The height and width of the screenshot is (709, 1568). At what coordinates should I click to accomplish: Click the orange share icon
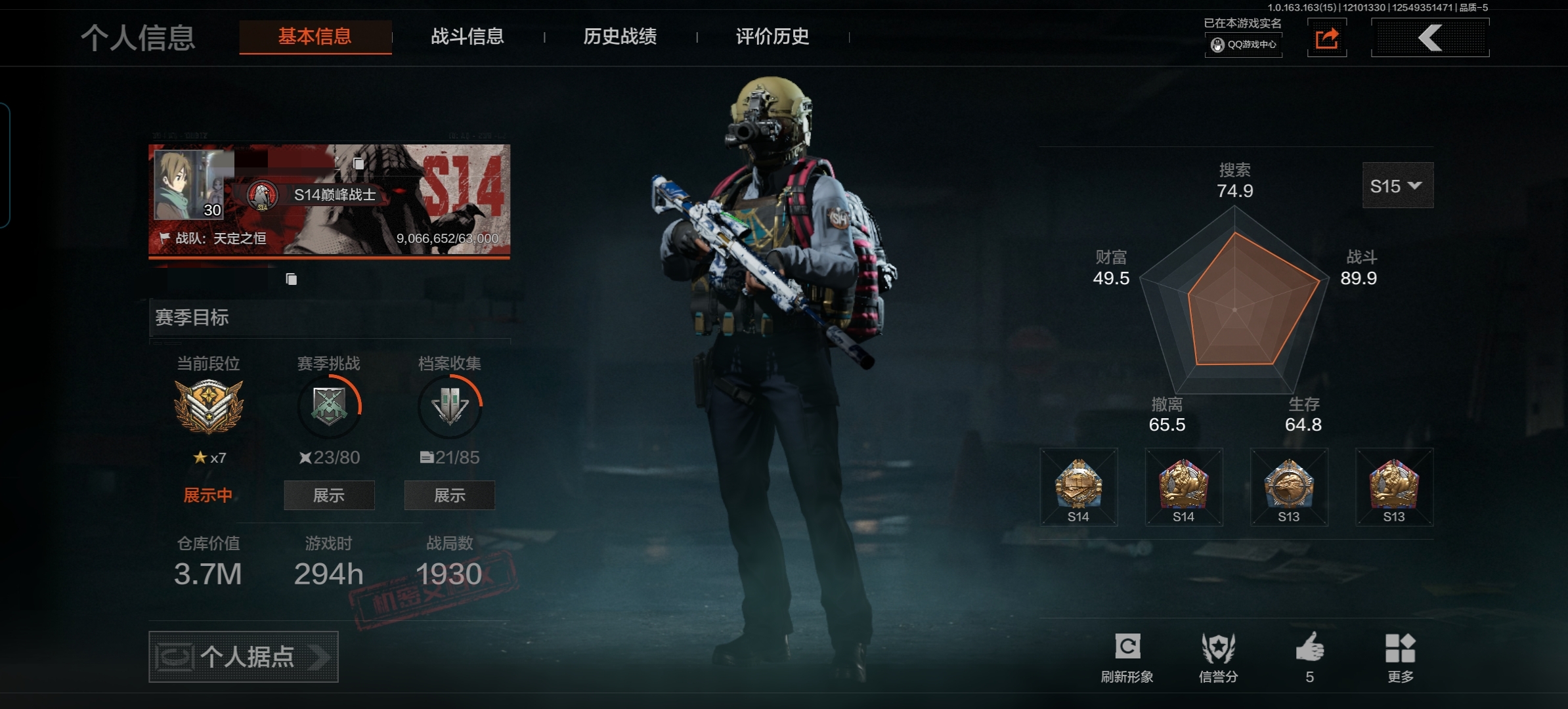coord(1327,38)
